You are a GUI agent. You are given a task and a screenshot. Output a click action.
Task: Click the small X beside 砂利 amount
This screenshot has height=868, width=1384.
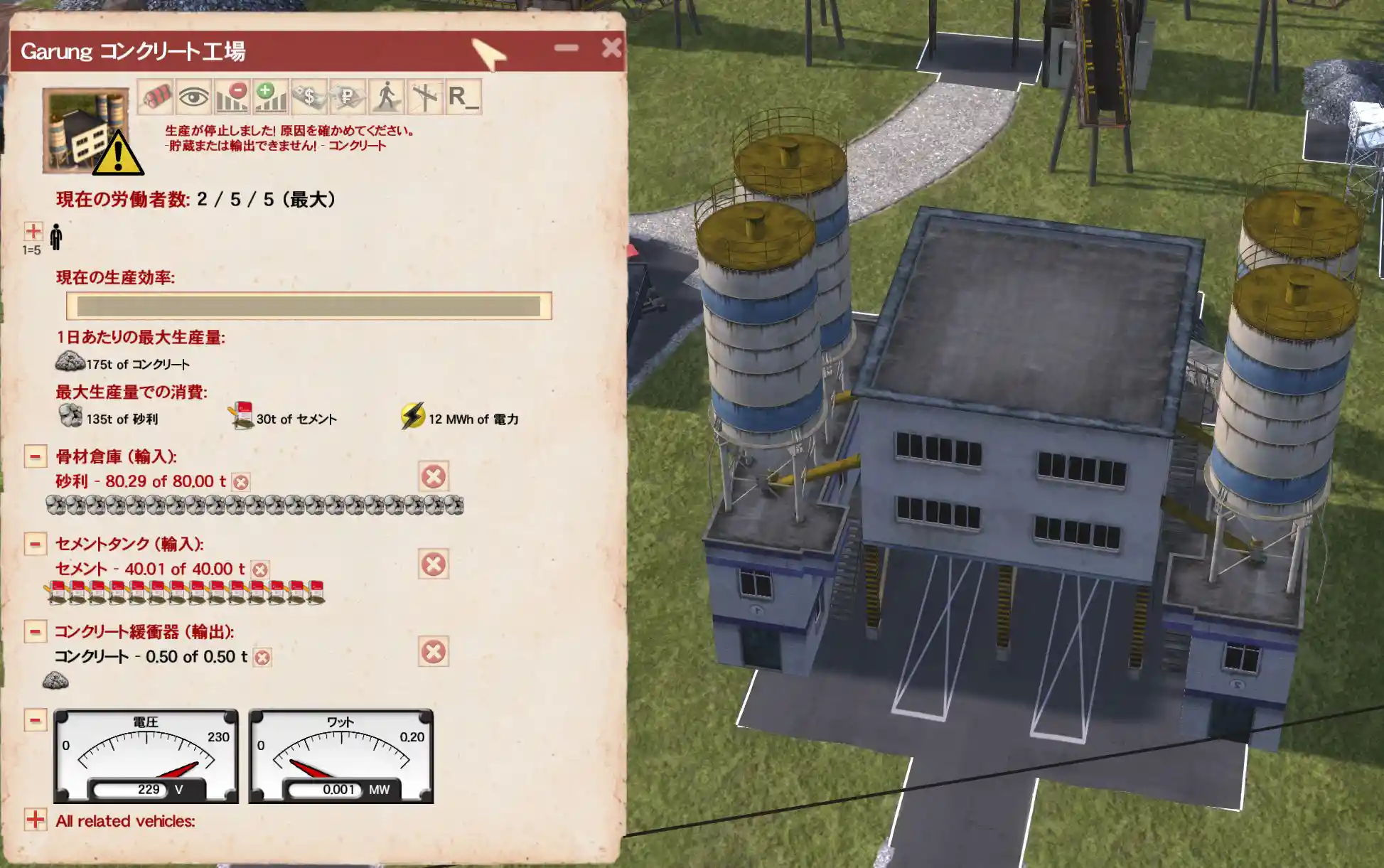pyautogui.click(x=241, y=483)
